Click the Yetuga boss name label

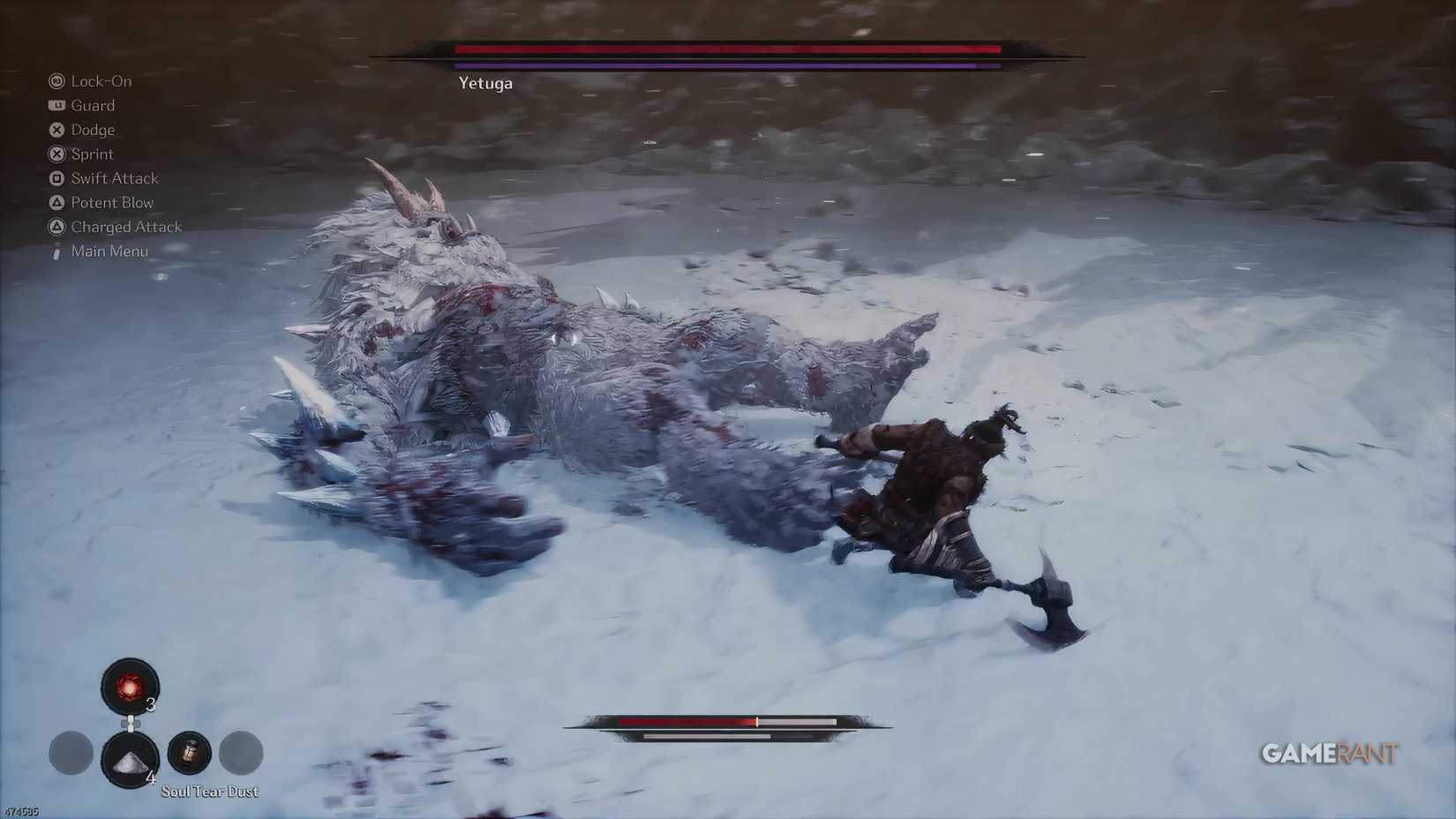(x=485, y=83)
